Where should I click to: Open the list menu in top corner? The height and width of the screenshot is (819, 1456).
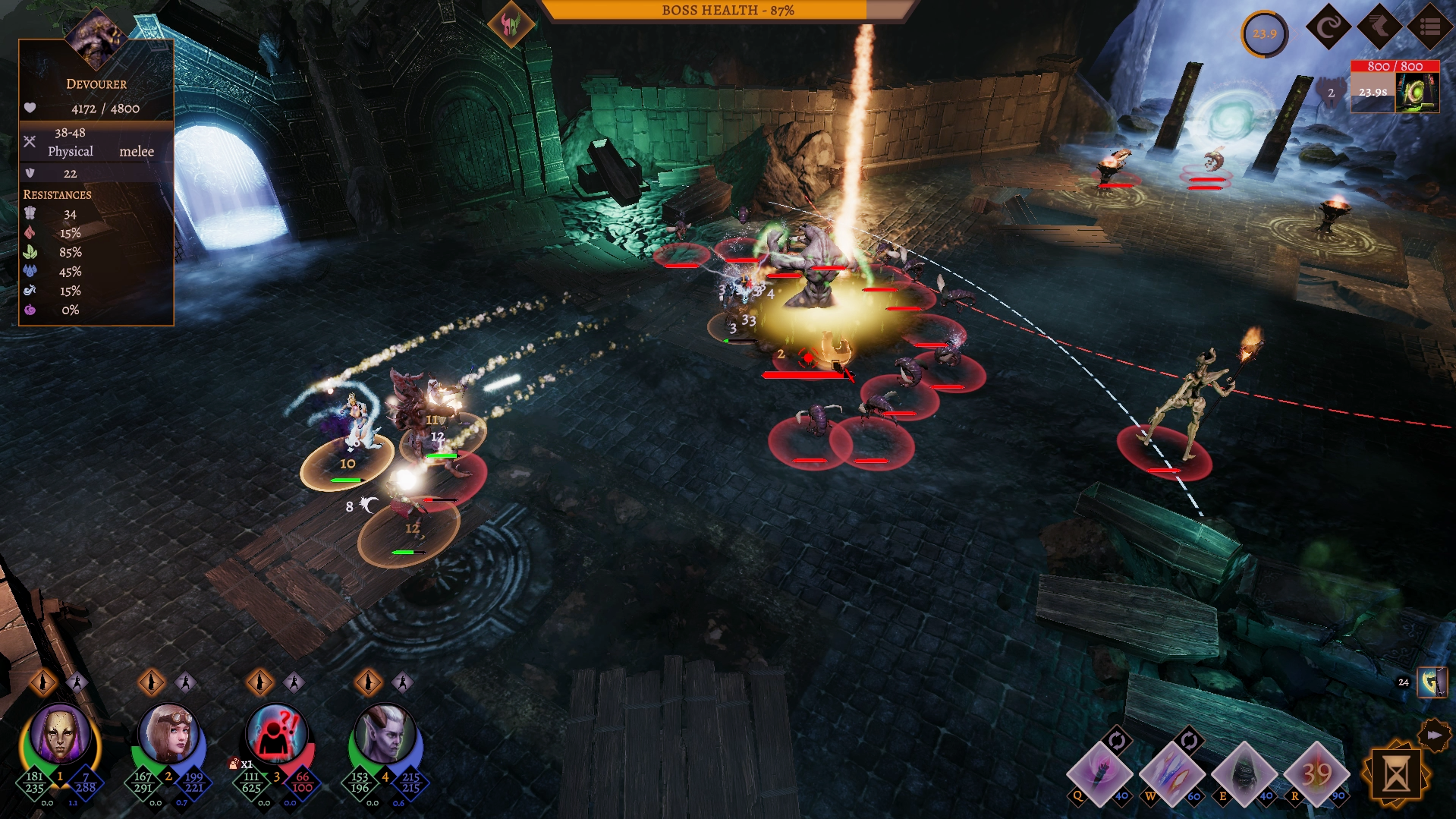1430,27
